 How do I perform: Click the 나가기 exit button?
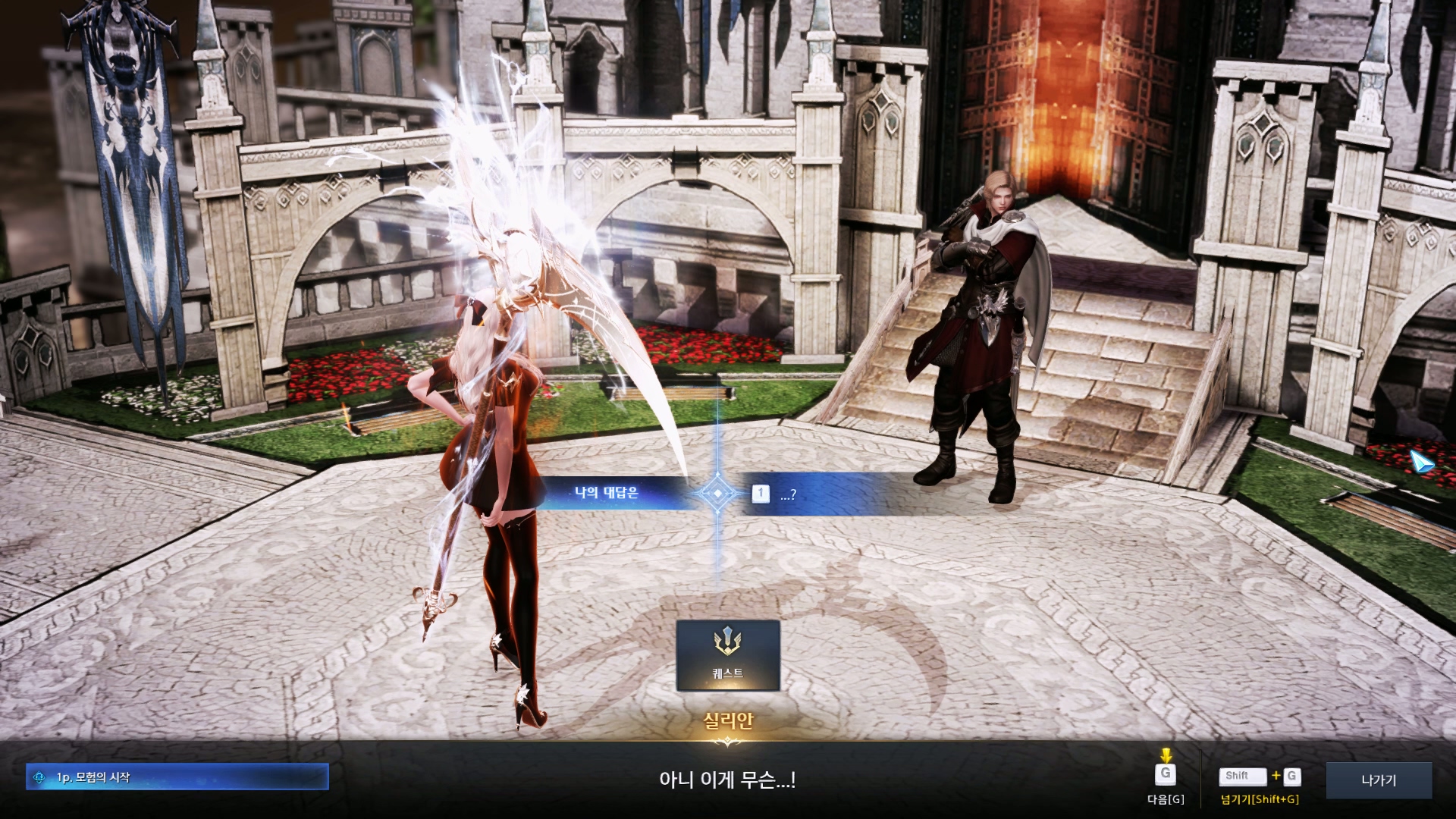coord(1379,780)
